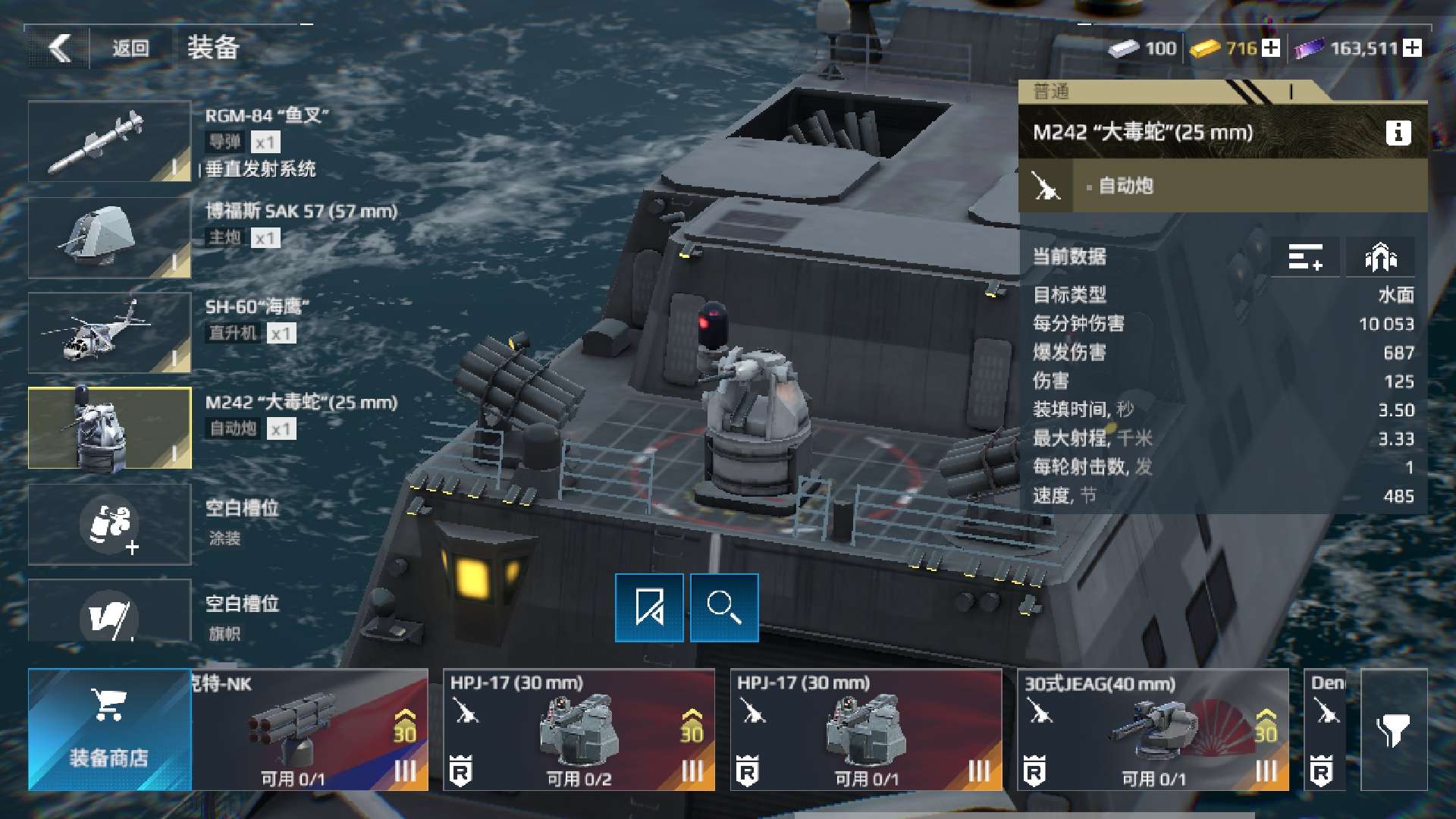
Task: Click the upgrade arrows button in stats panel
Action: [x=1380, y=257]
